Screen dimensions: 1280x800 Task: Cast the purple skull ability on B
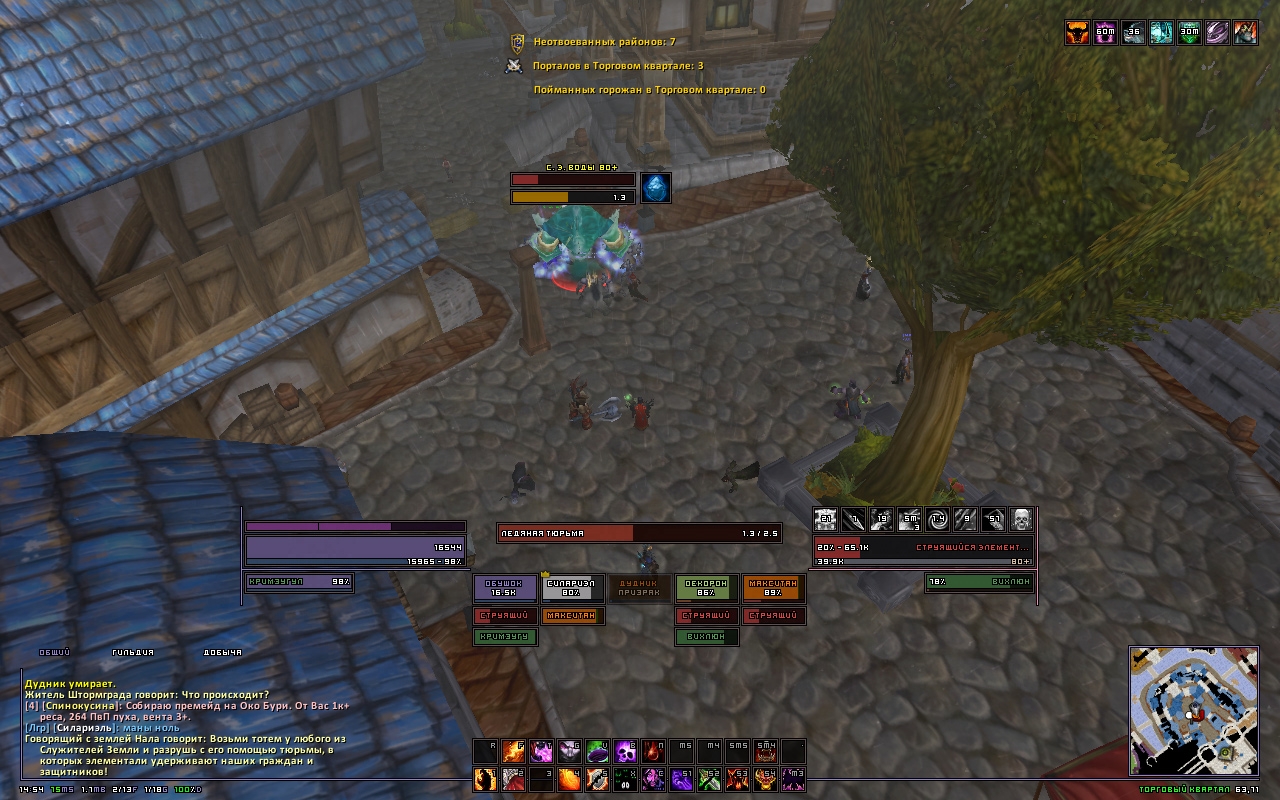pyautogui.click(x=626, y=752)
